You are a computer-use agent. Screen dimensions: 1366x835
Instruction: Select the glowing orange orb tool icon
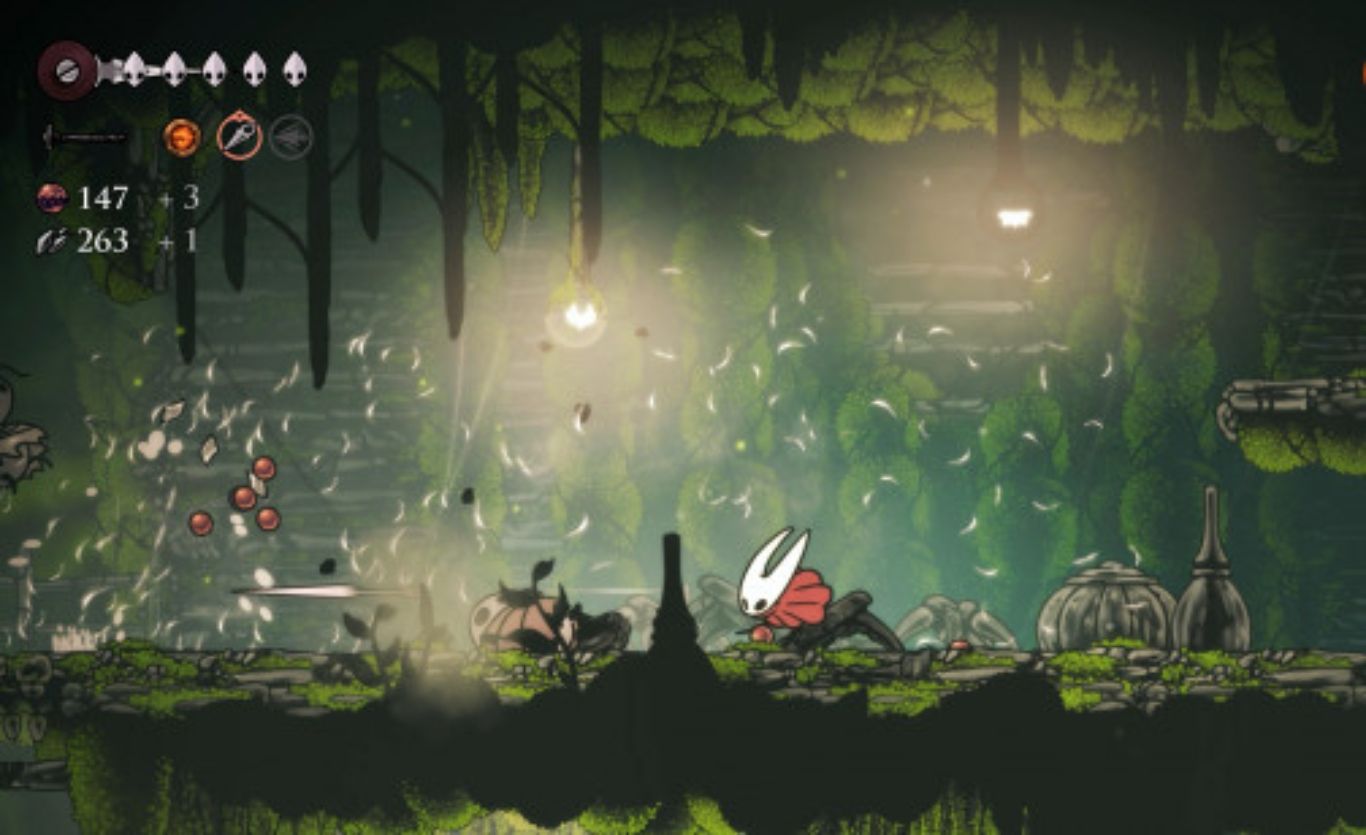click(x=182, y=137)
